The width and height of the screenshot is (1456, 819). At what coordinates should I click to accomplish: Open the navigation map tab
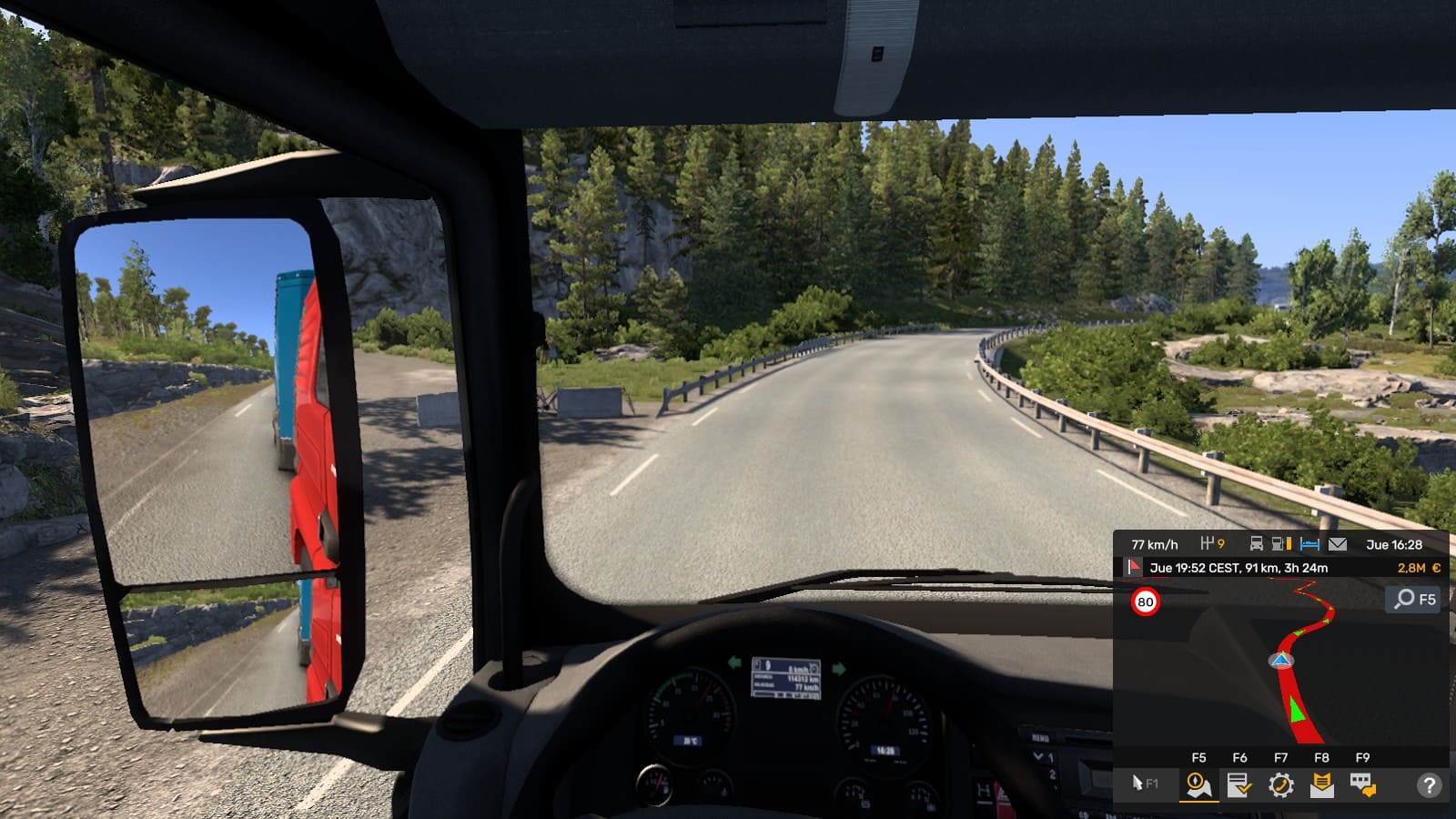[x=1198, y=784]
